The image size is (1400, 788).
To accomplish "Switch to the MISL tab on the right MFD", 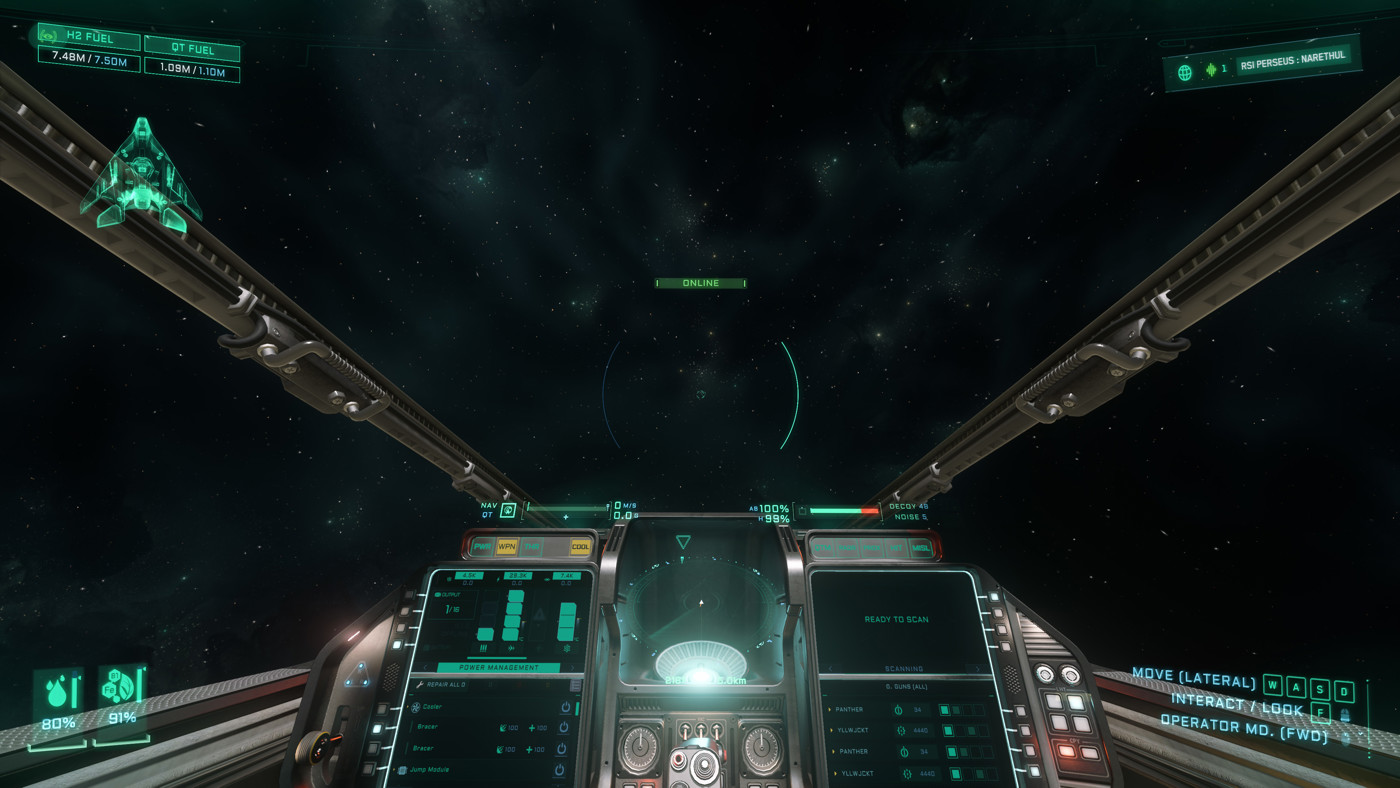I will (920, 548).
